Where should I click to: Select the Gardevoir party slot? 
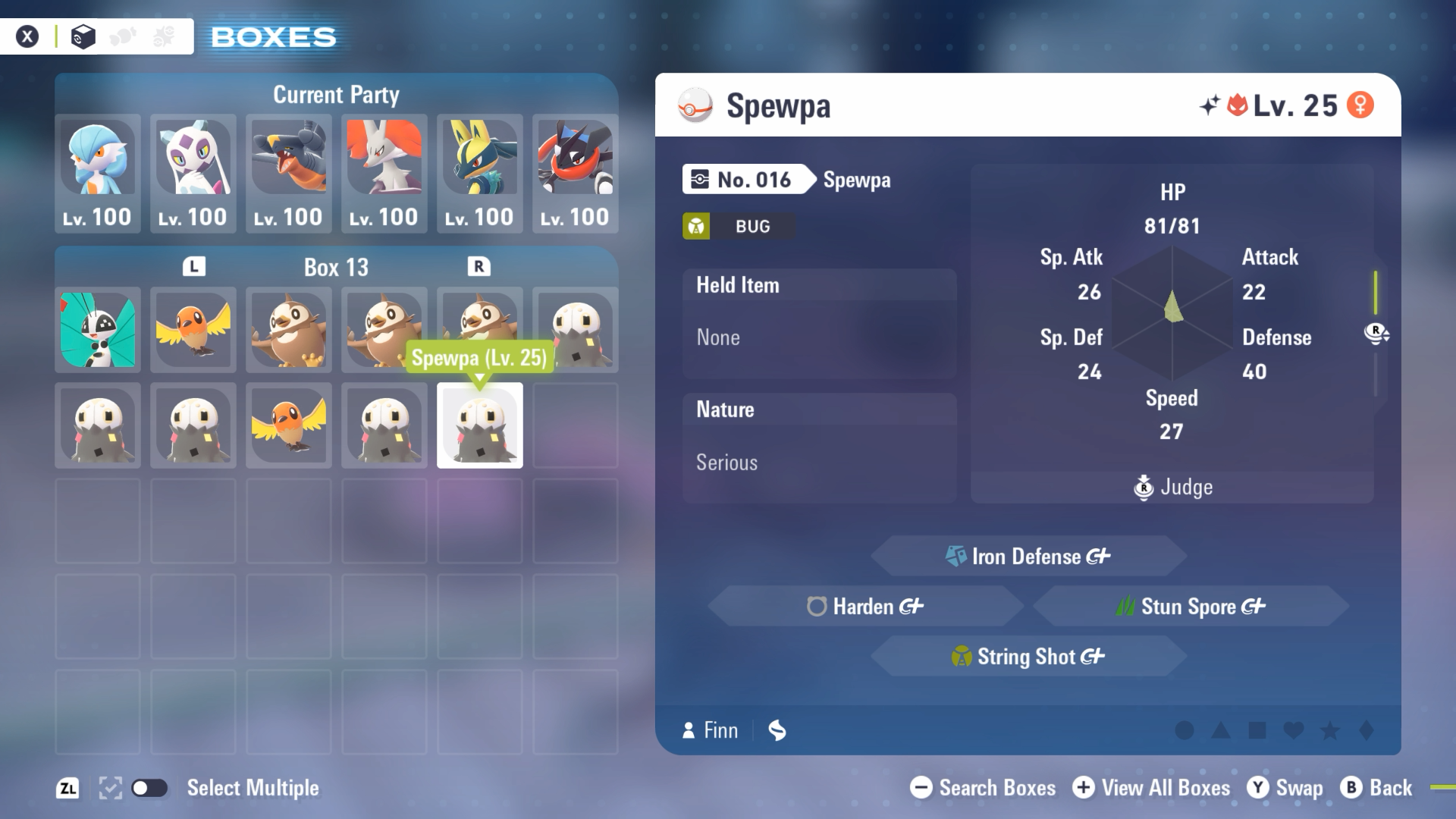coord(98,173)
